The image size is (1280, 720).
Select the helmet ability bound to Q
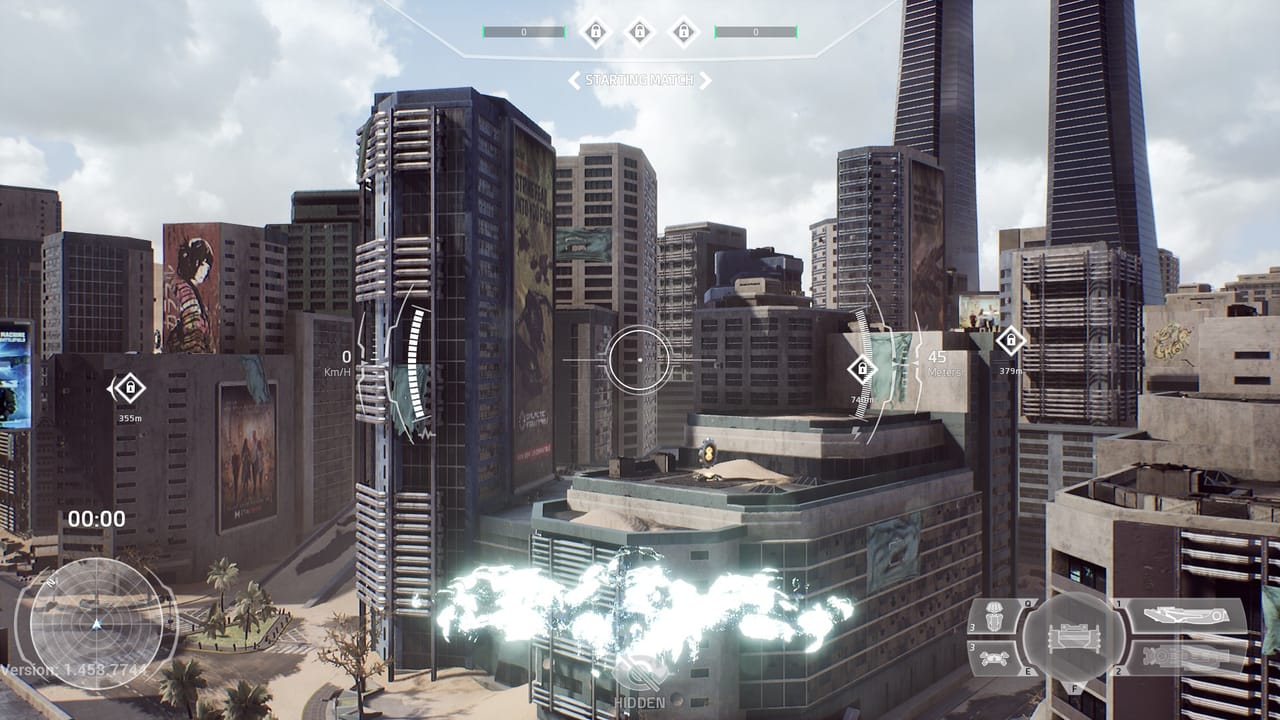click(993, 617)
